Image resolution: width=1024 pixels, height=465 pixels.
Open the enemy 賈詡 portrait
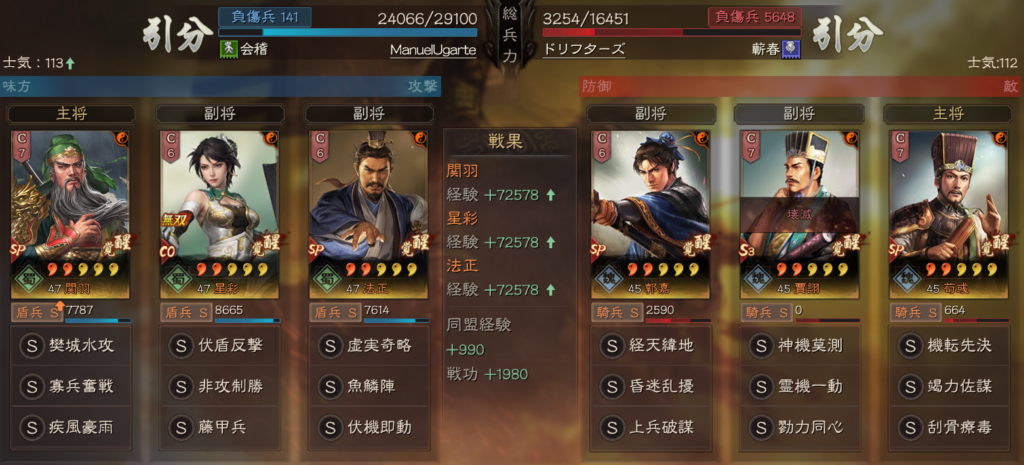(799, 212)
